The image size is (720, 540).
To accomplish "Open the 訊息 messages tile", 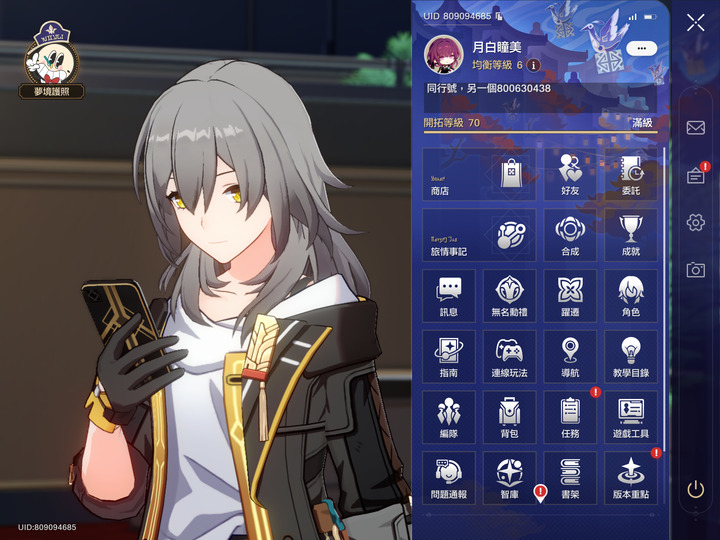I will [x=448, y=296].
